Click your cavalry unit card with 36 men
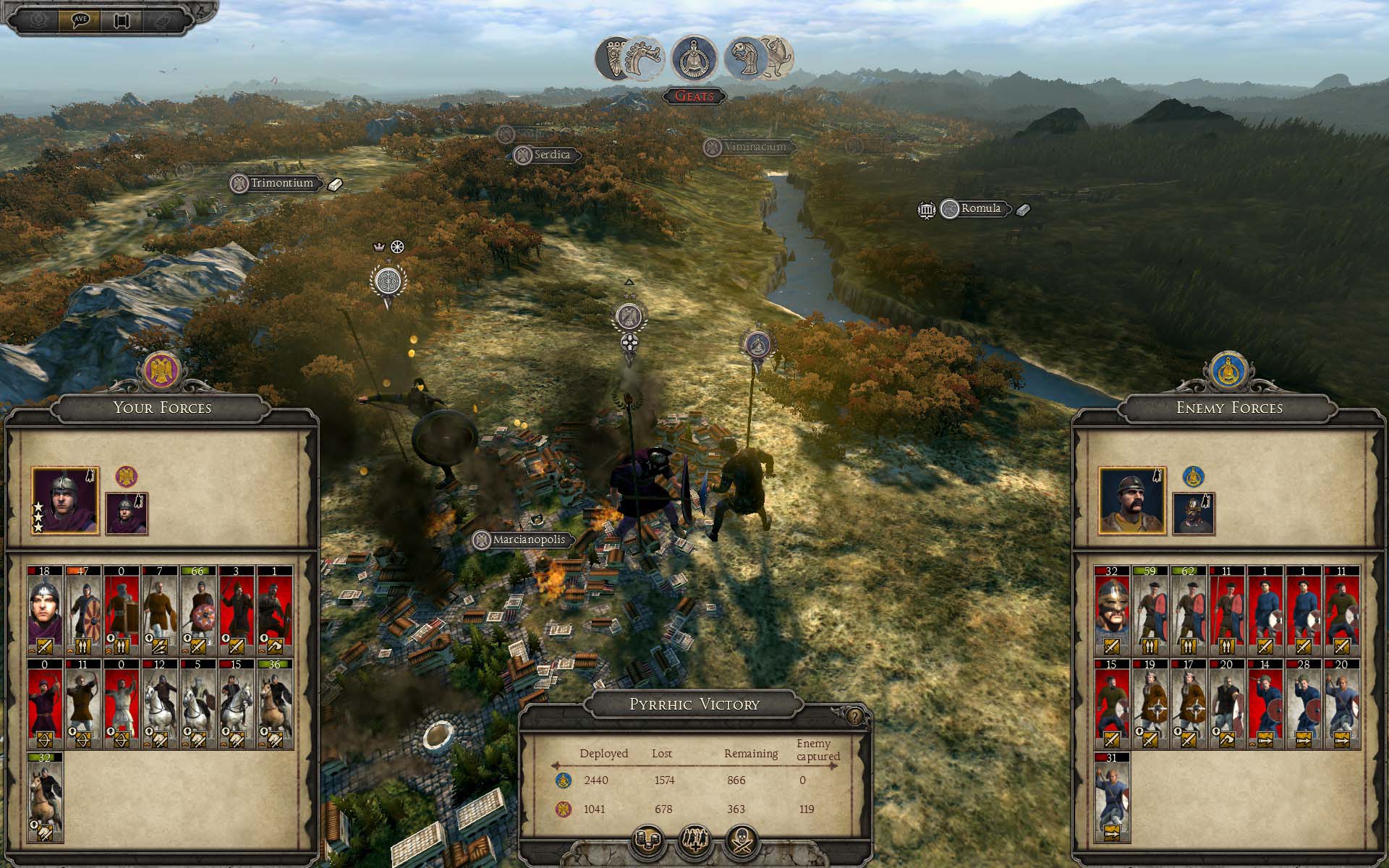 pyautogui.click(x=275, y=702)
